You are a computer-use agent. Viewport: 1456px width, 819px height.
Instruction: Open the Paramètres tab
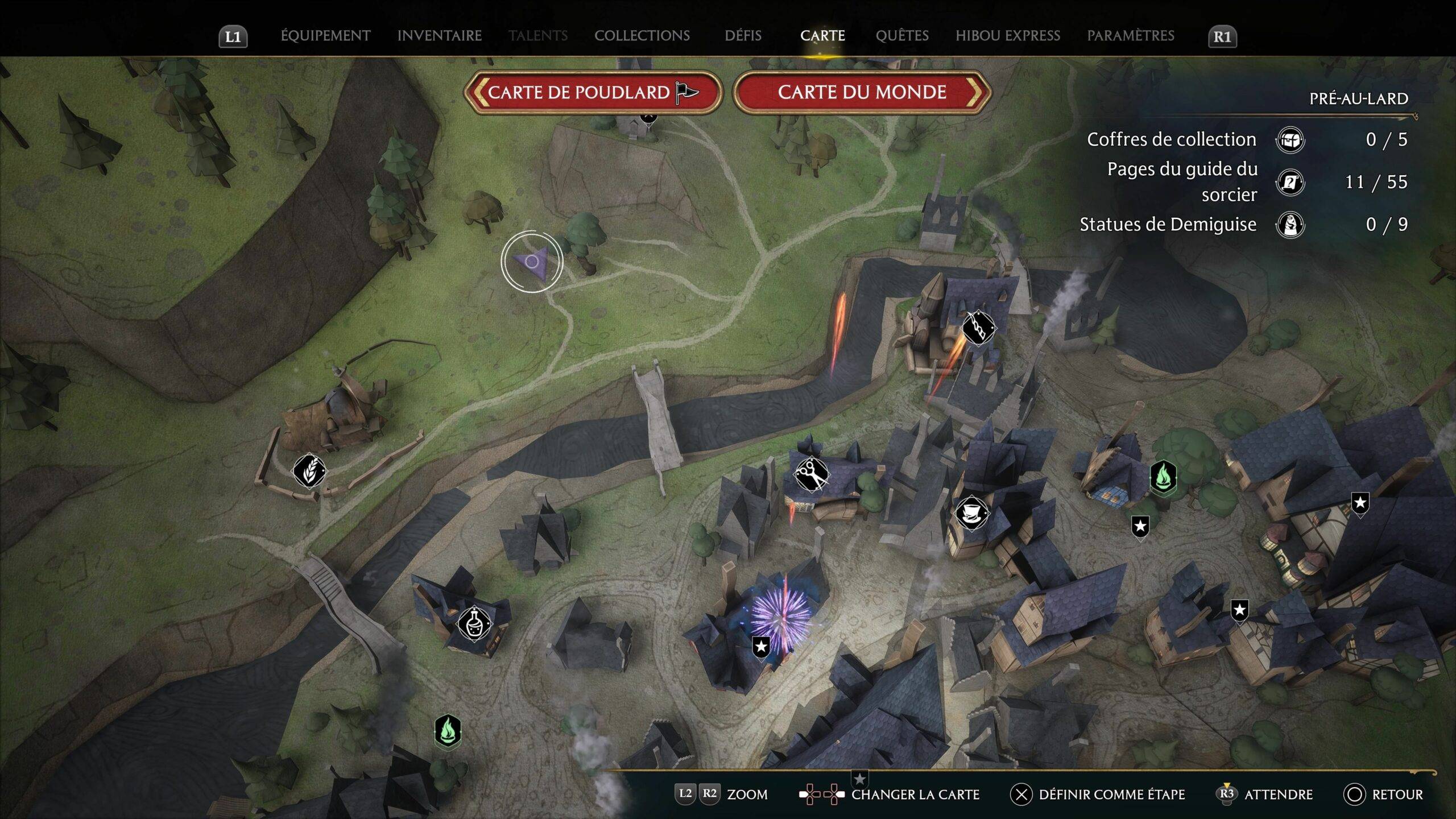[x=1130, y=36]
